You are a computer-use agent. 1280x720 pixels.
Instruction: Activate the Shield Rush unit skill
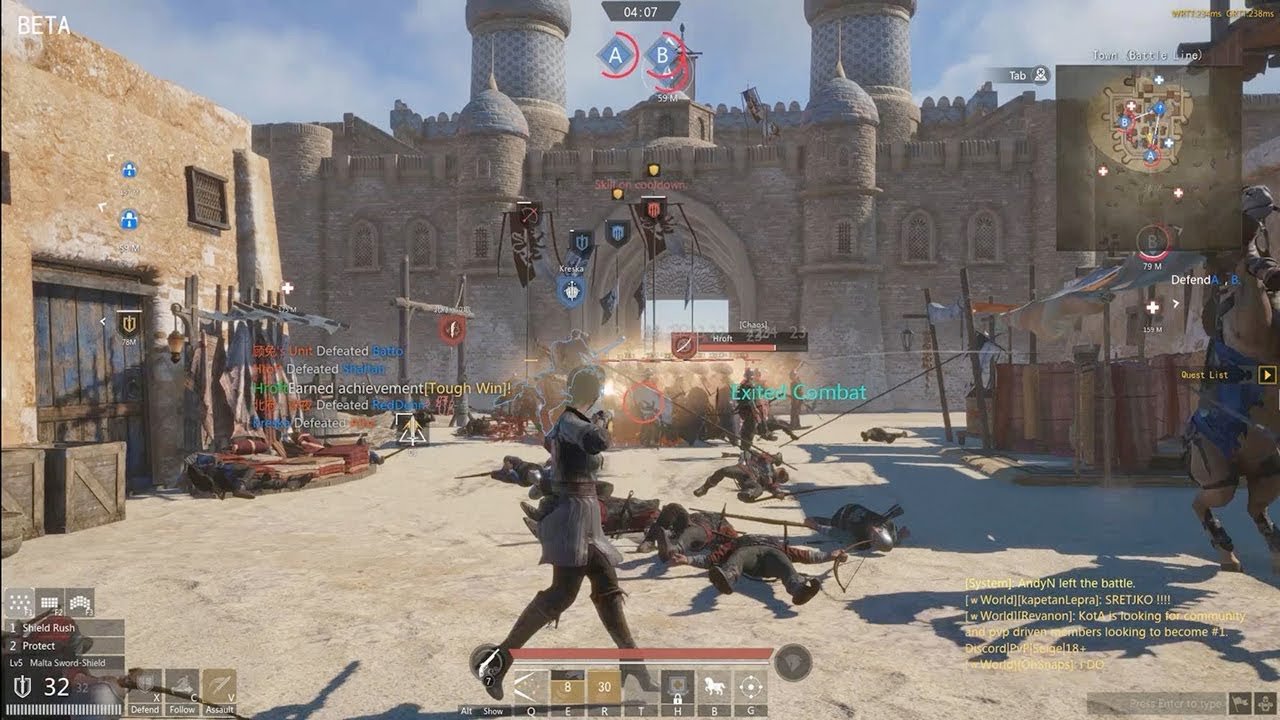point(62,628)
